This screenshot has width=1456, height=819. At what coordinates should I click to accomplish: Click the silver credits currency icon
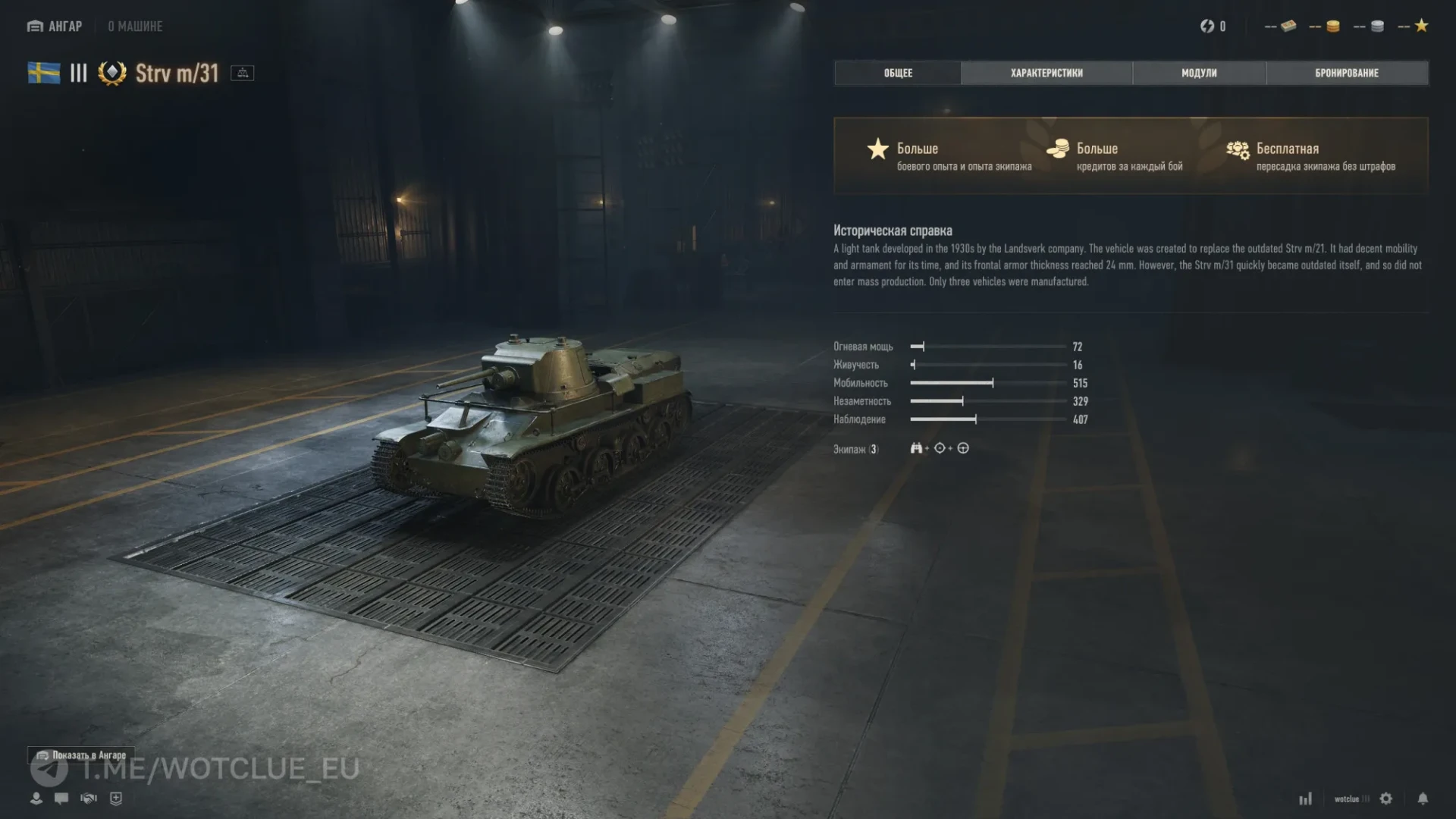[x=1378, y=27]
